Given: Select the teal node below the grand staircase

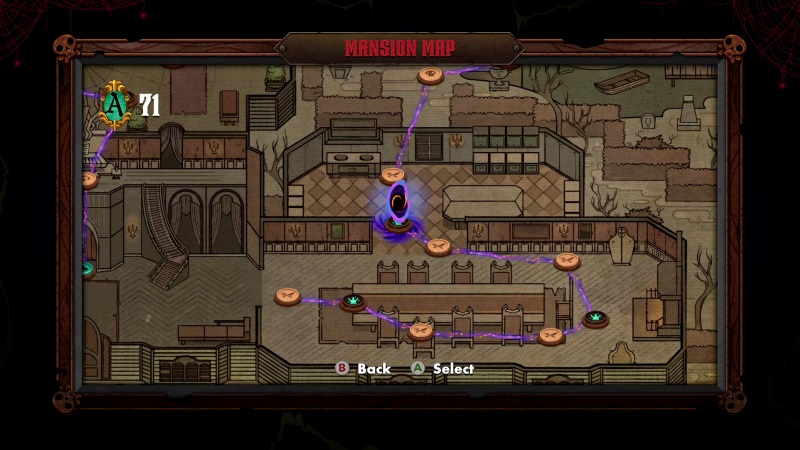Looking at the screenshot, I should pyautogui.click(x=88, y=268).
